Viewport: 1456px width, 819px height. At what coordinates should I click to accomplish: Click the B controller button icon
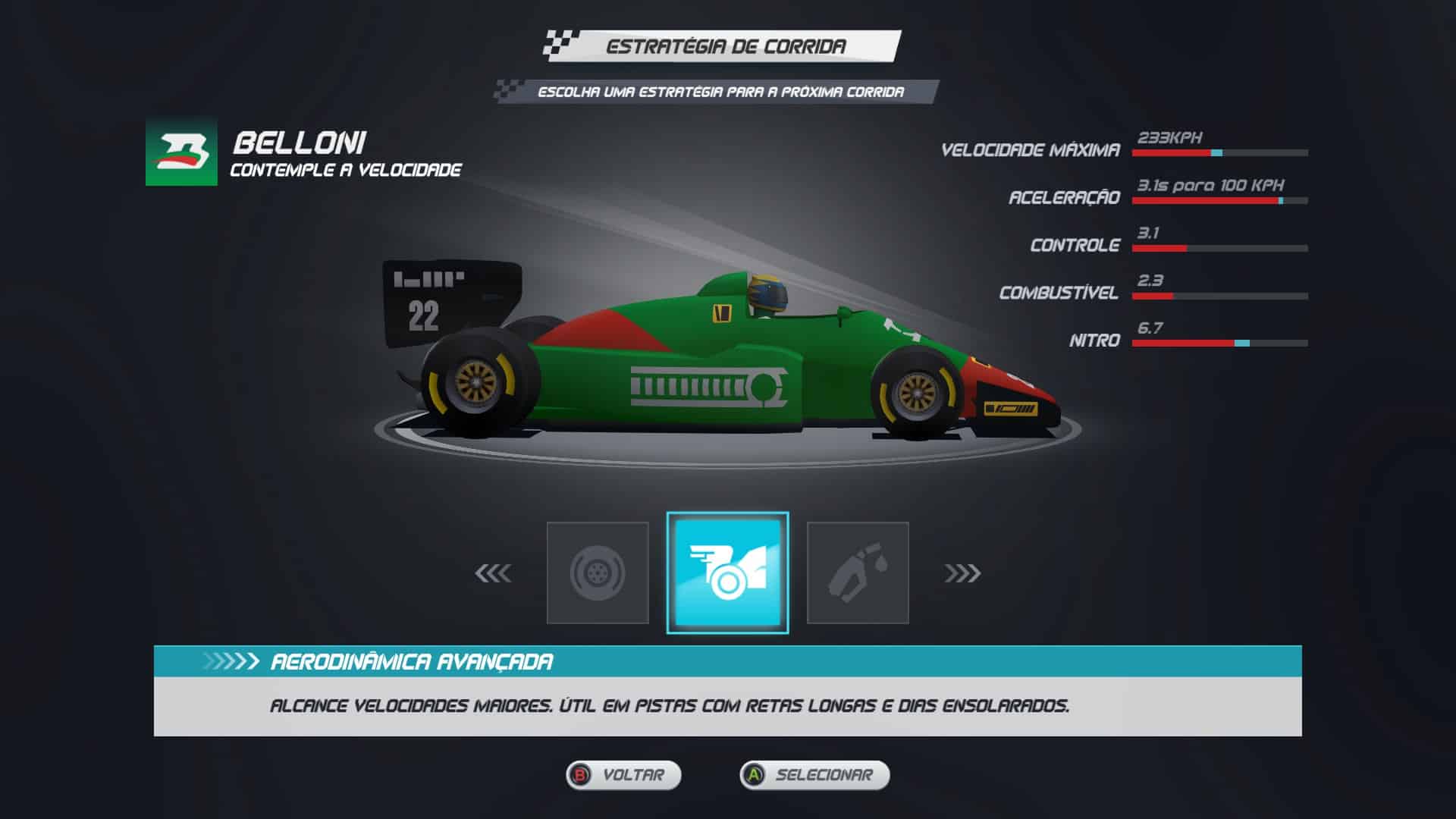[581, 775]
